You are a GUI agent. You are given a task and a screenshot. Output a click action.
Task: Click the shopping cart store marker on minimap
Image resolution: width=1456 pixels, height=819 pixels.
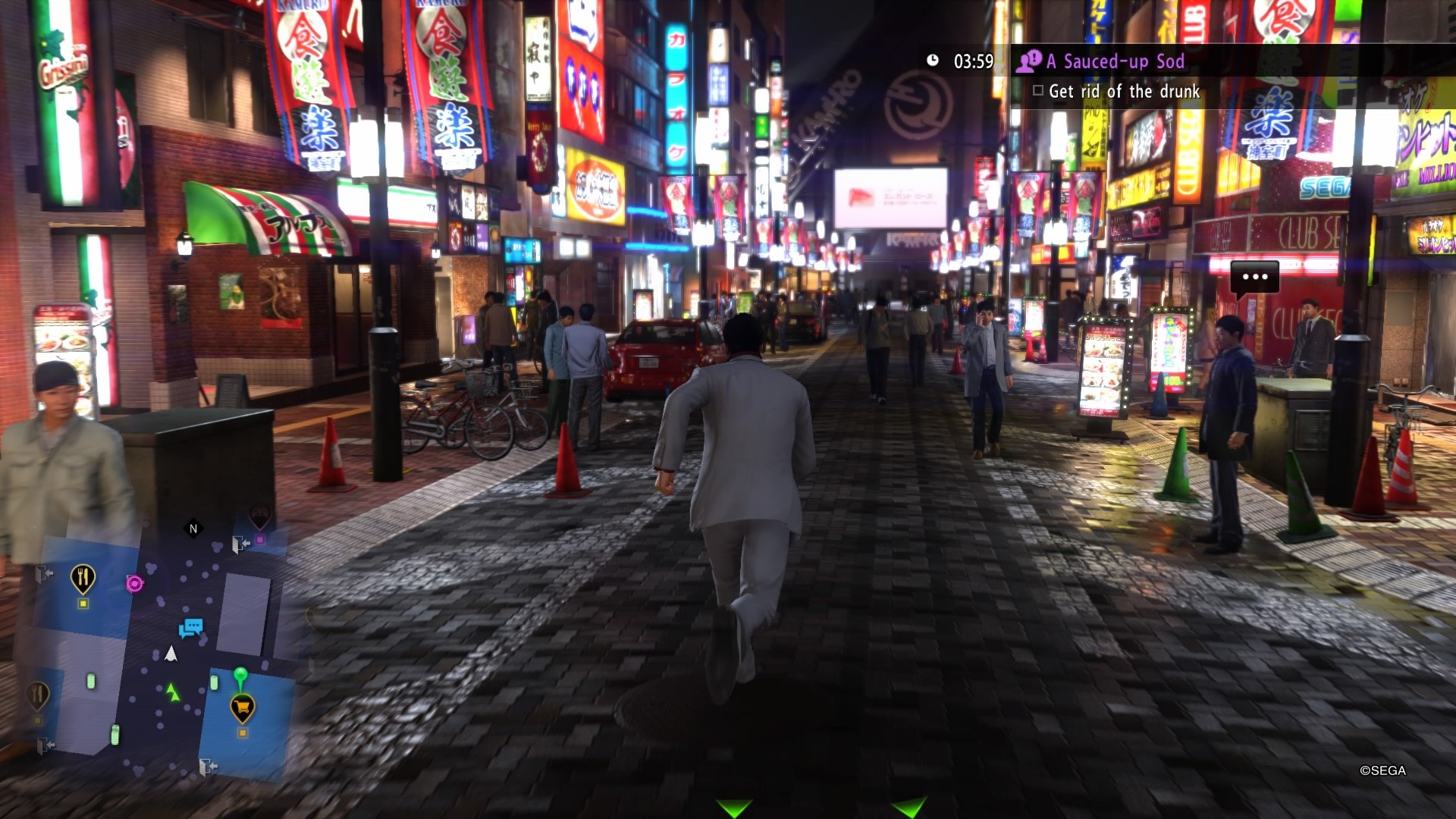[x=243, y=706]
